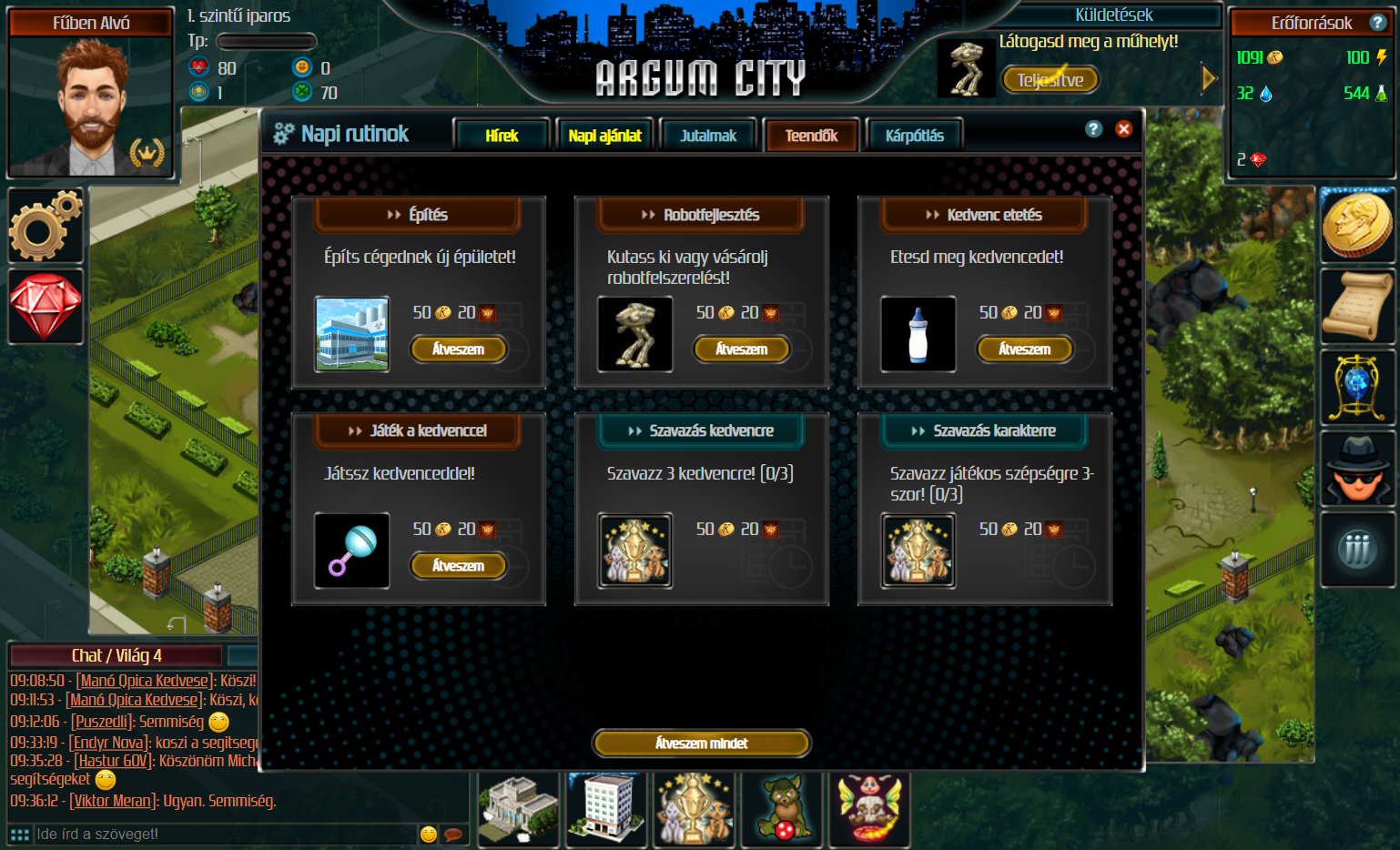Image resolution: width=1400 pixels, height=850 pixels.
Task: Select the Kárpótlás tab
Action: pos(914,134)
